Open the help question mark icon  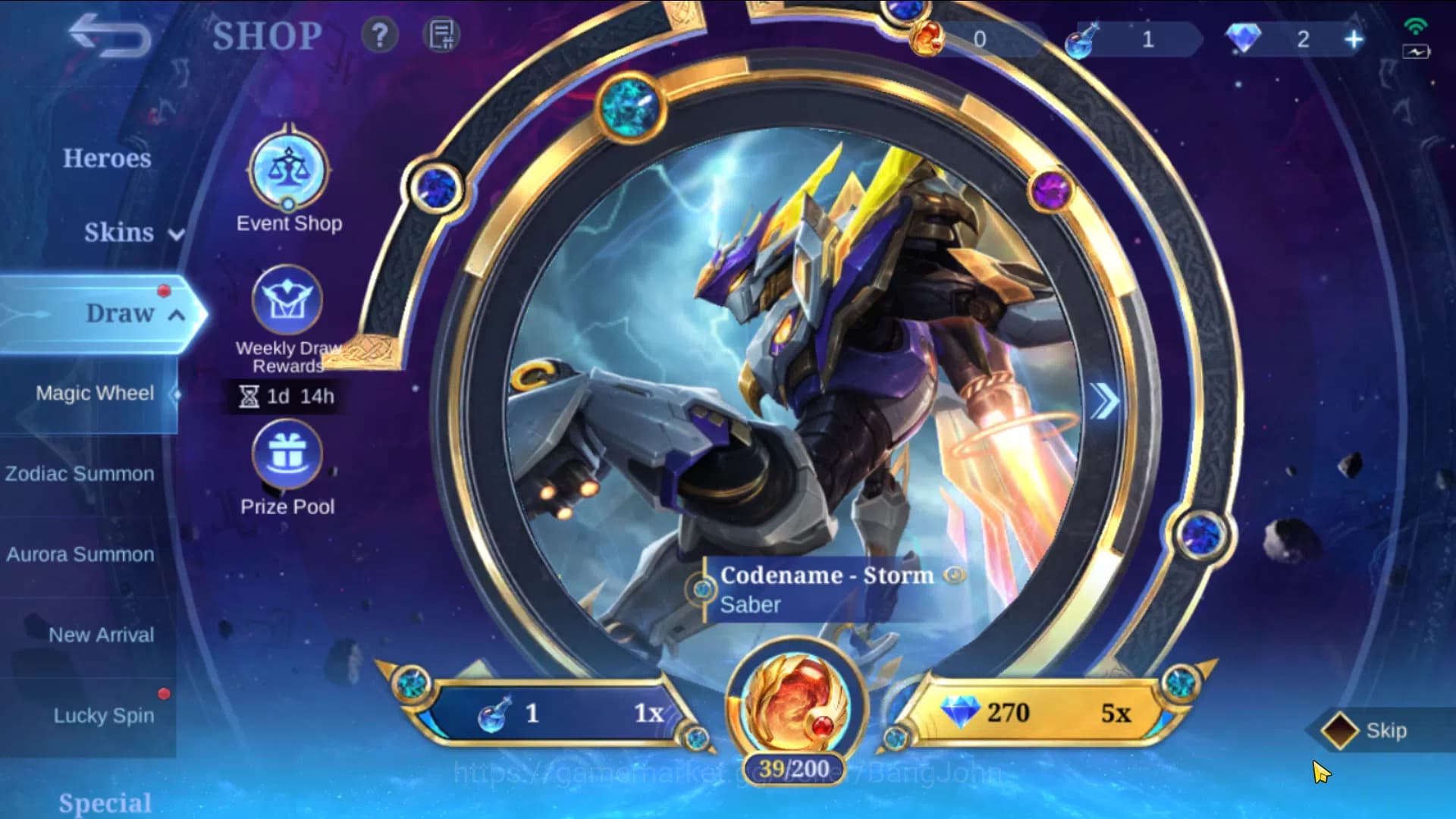pyautogui.click(x=381, y=33)
